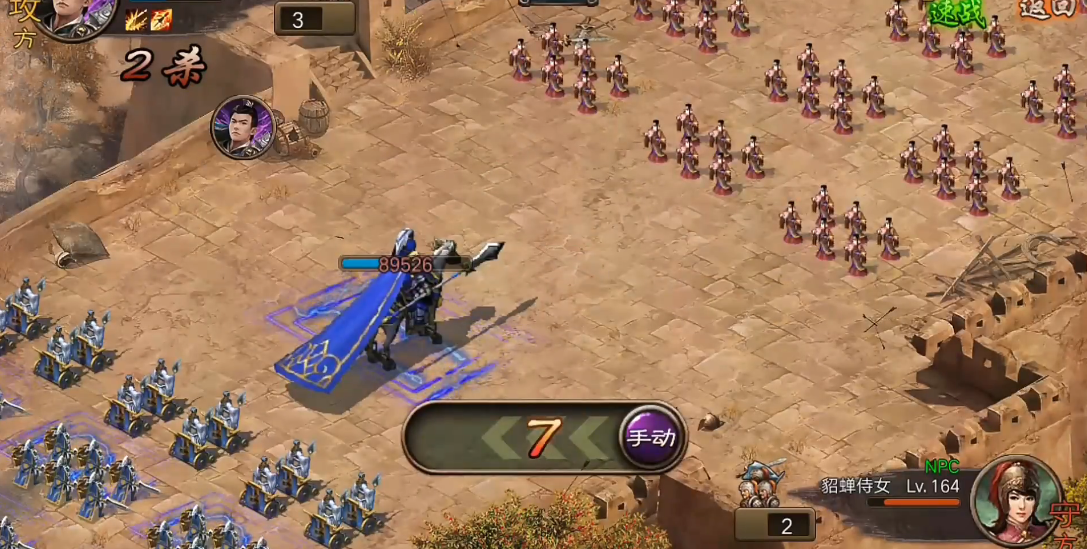
Task: Toggle the purple 手动 manual control button
Action: (x=651, y=437)
